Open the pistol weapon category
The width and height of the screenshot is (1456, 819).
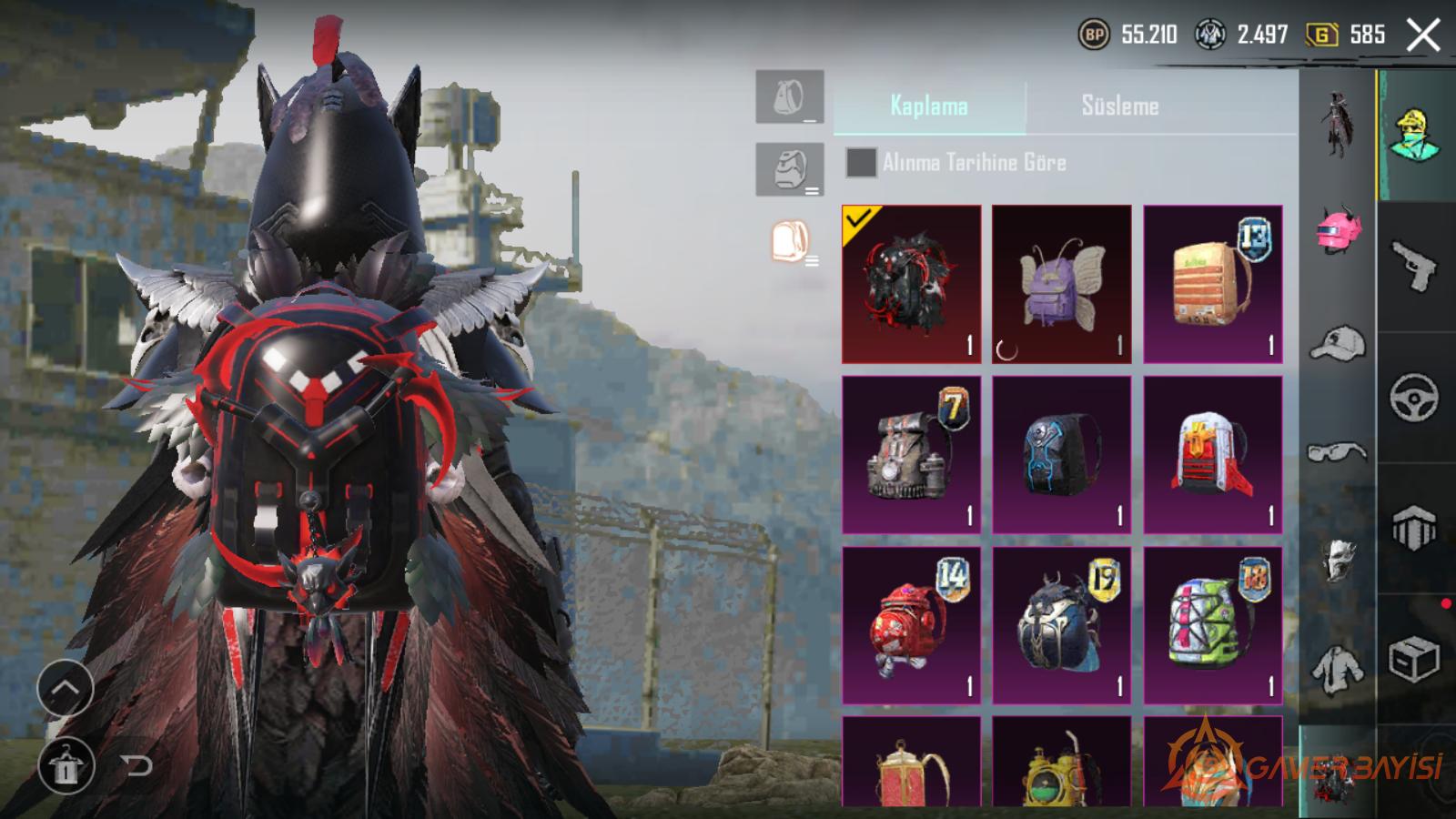pos(1414,267)
